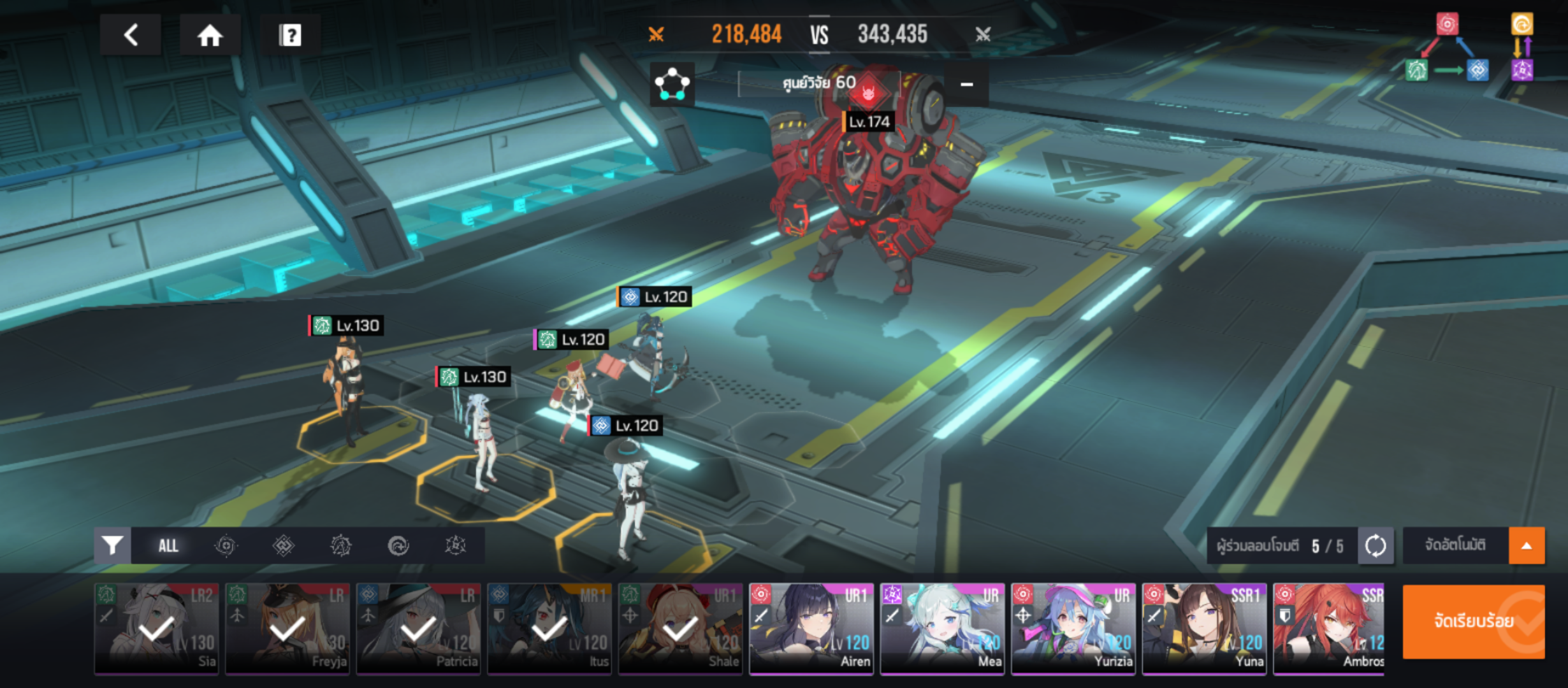
Task: Click the funnel filter button
Action: (113, 545)
